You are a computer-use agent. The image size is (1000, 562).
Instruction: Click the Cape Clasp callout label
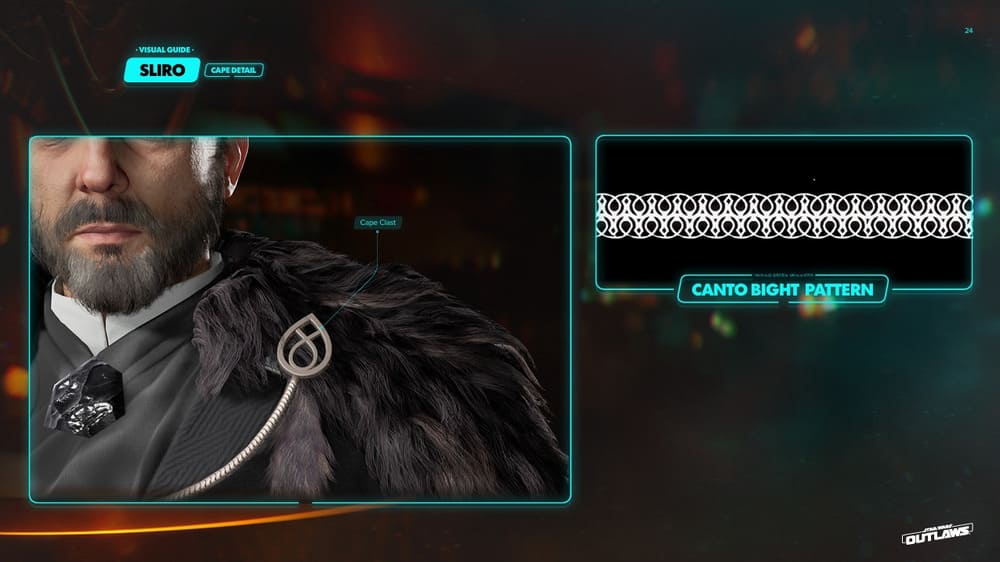378,223
